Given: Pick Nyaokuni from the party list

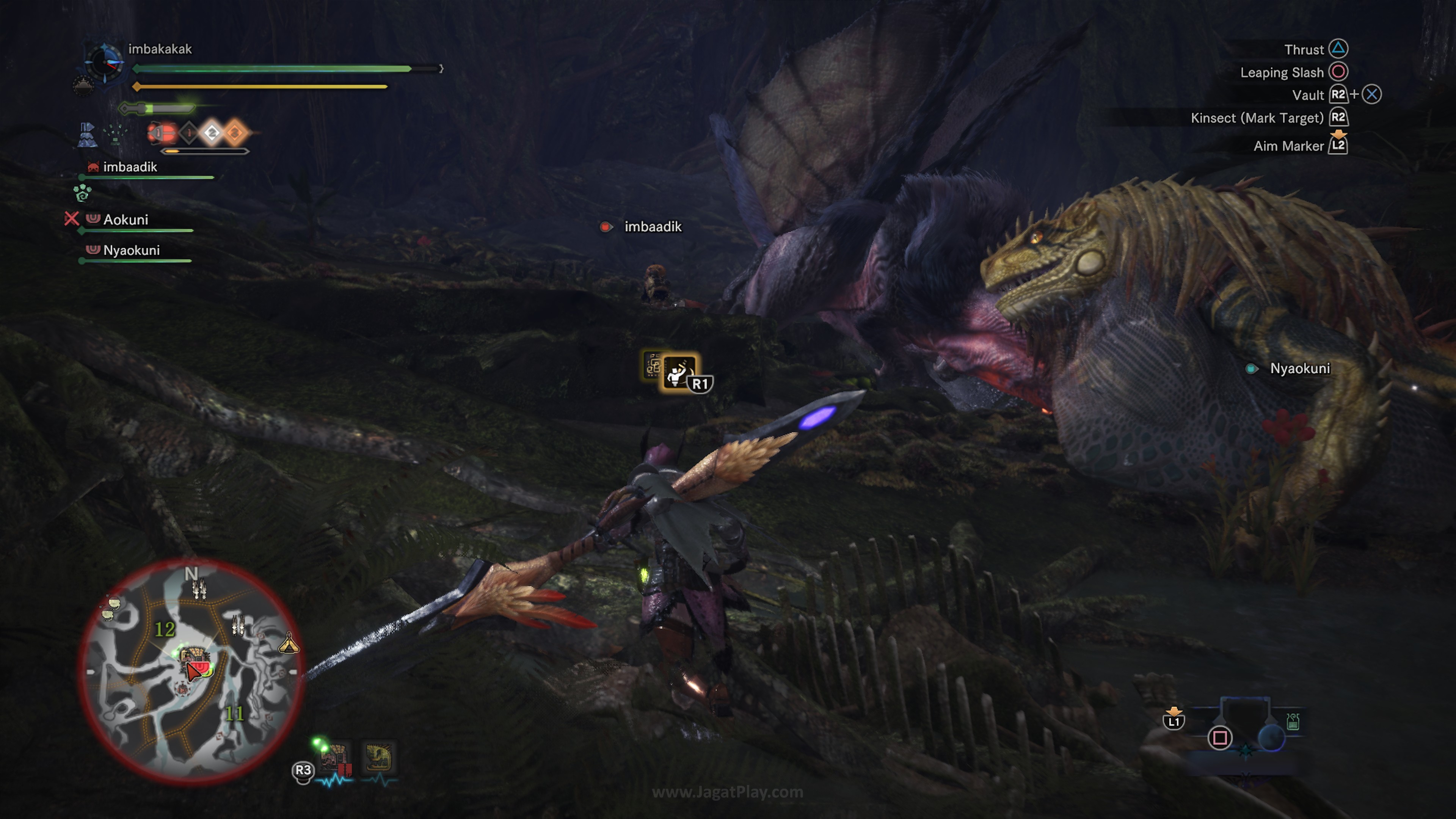Looking at the screenshot, I should click(x=131, y=250).
